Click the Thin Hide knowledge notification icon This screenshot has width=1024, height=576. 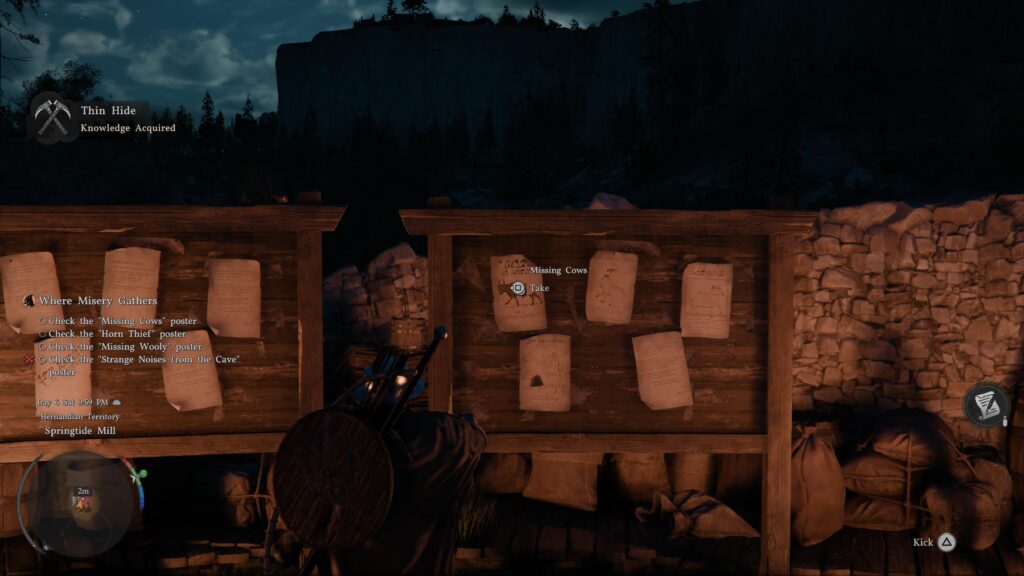50,118
